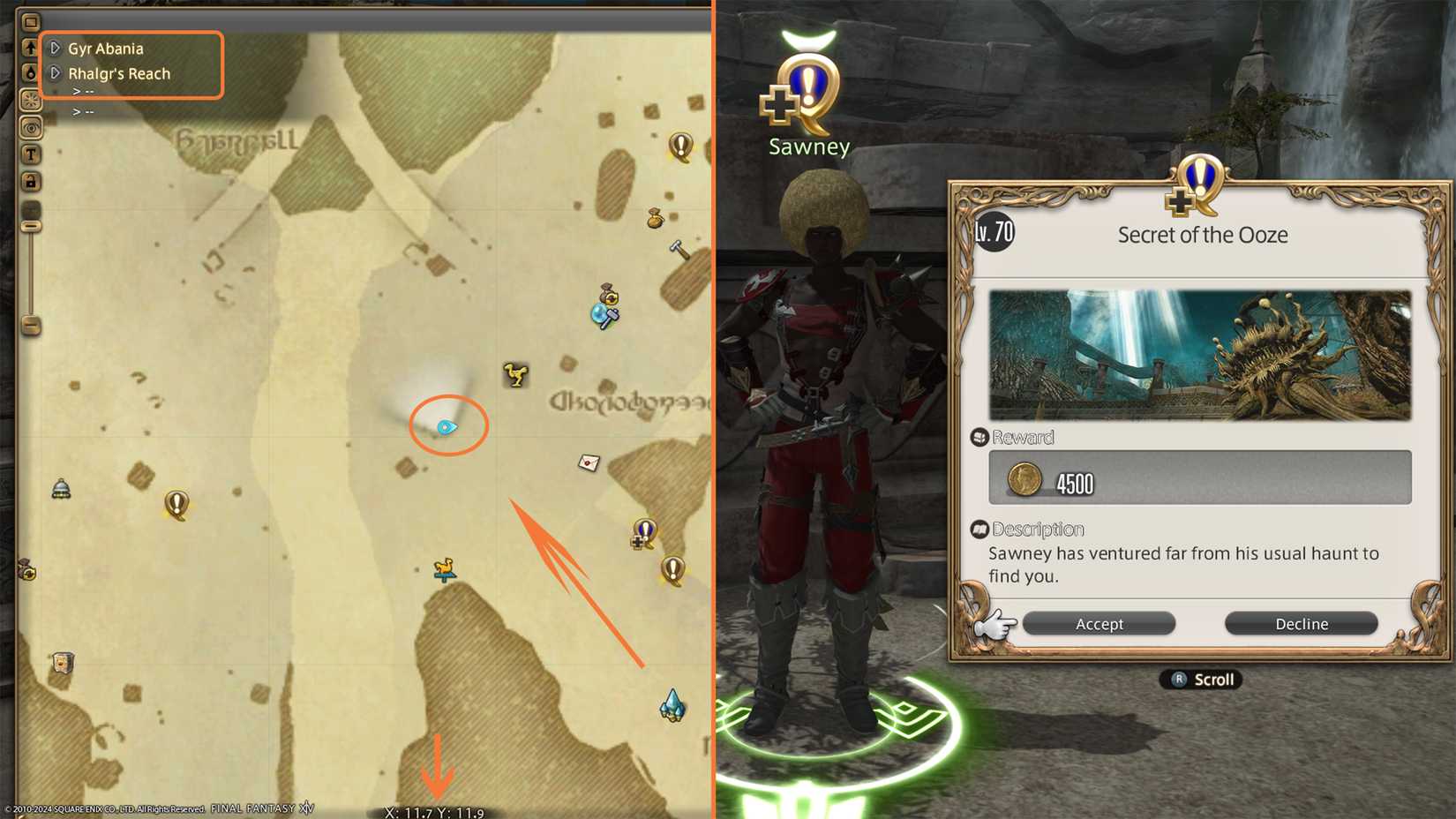
Task: Click the aetheryte crystal icon on the map
Action: (x=673, y=705)
